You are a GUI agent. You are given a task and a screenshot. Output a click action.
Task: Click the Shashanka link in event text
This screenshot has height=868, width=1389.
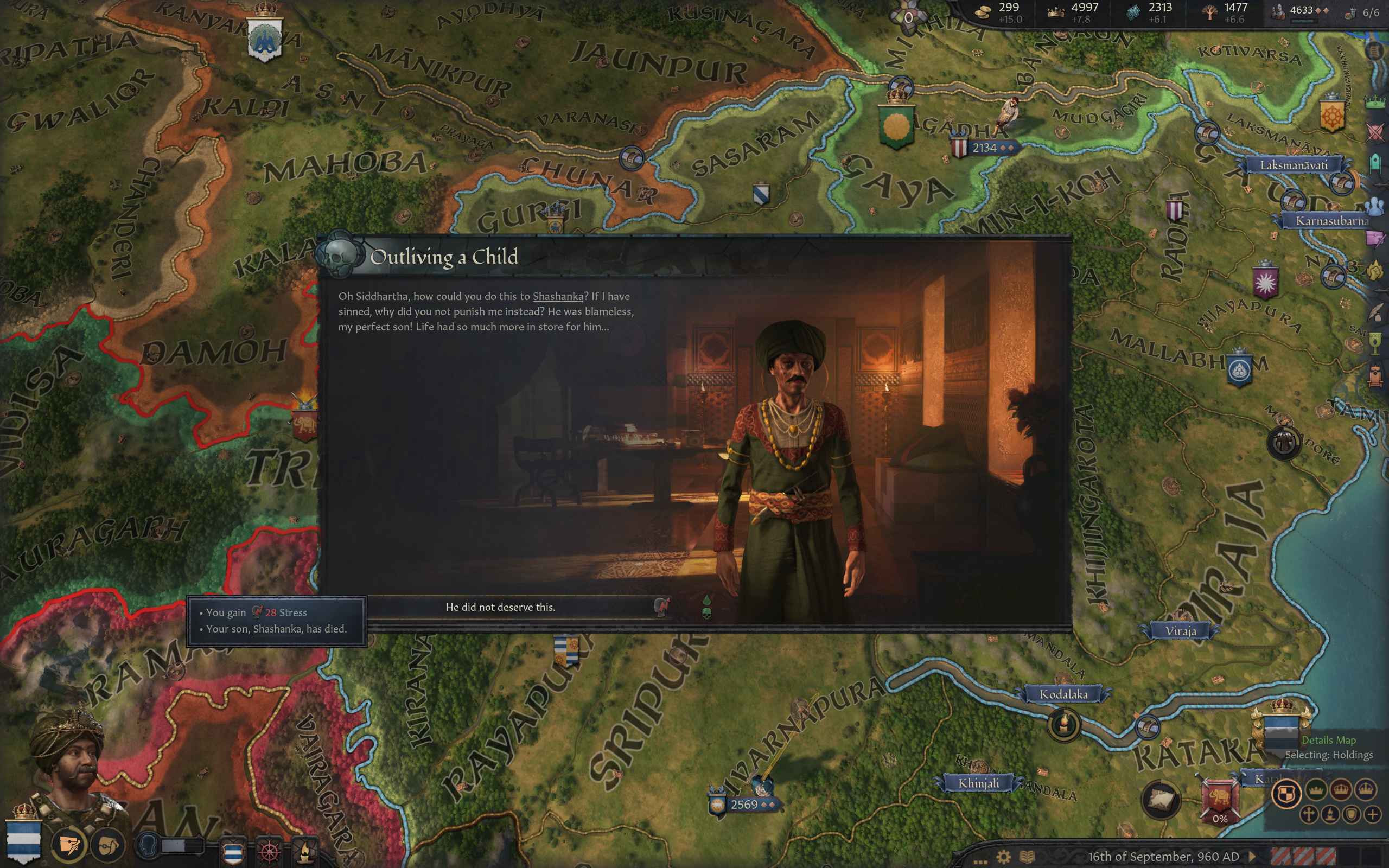[x=557, y=296]
